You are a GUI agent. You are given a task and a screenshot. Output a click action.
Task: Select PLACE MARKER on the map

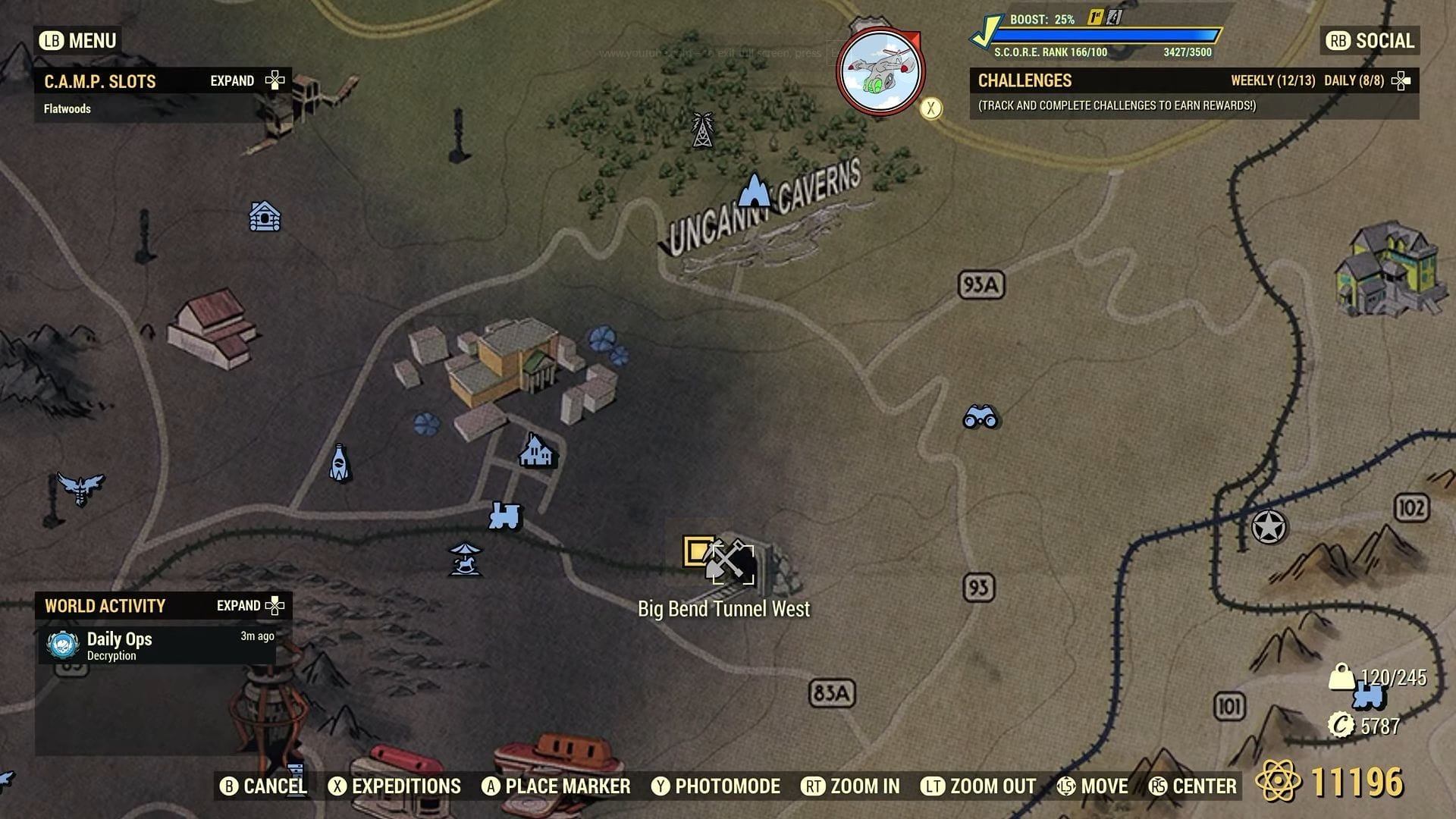click(557, 786)
